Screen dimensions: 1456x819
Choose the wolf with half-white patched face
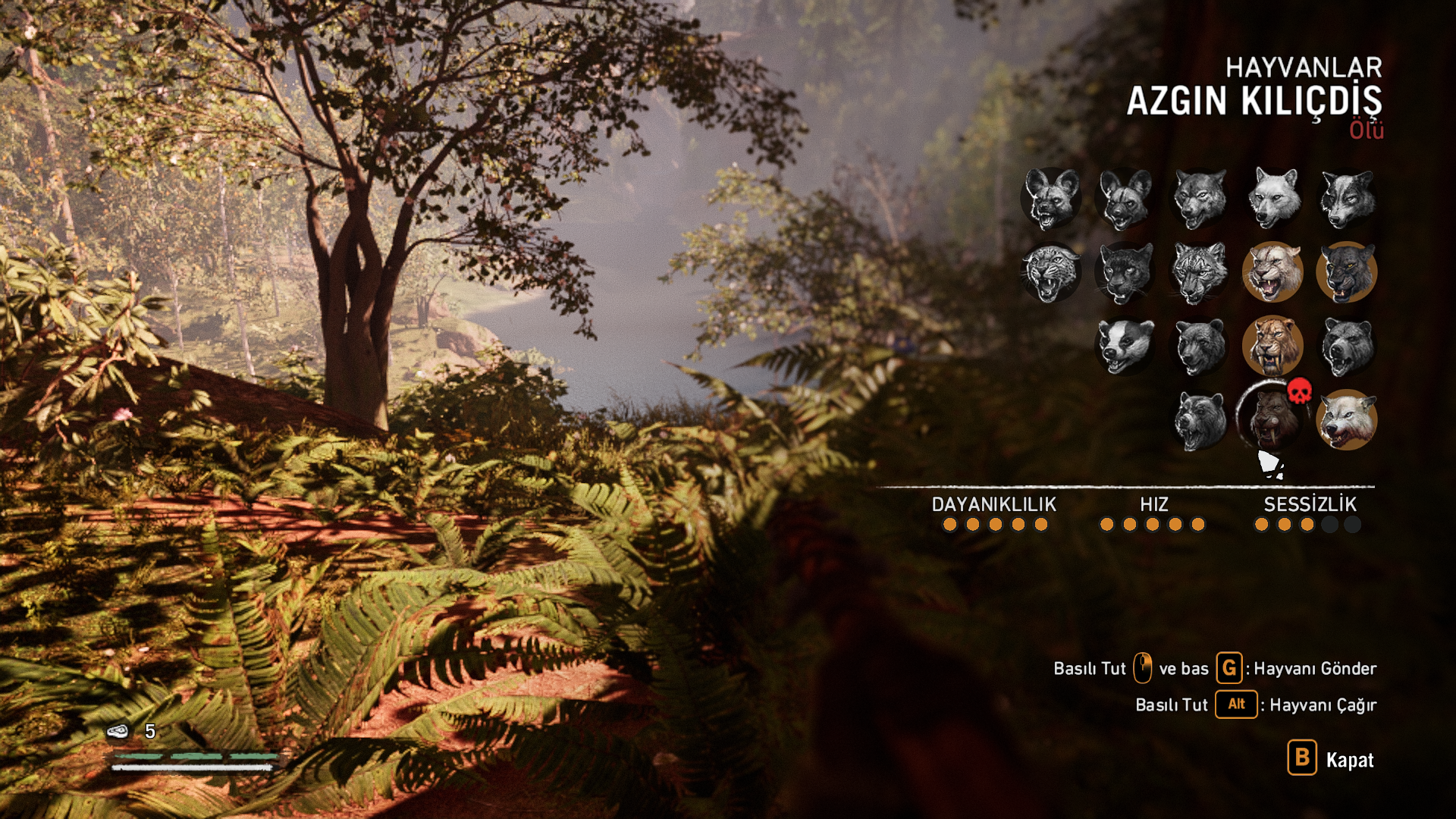tap(1347, 198)
